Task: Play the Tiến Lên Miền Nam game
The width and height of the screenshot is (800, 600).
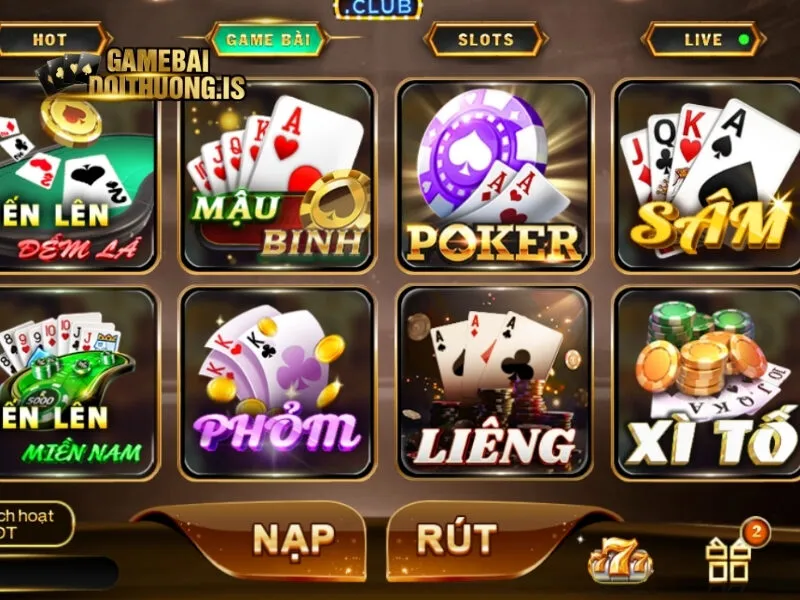Action: click(x=77, y=382)
